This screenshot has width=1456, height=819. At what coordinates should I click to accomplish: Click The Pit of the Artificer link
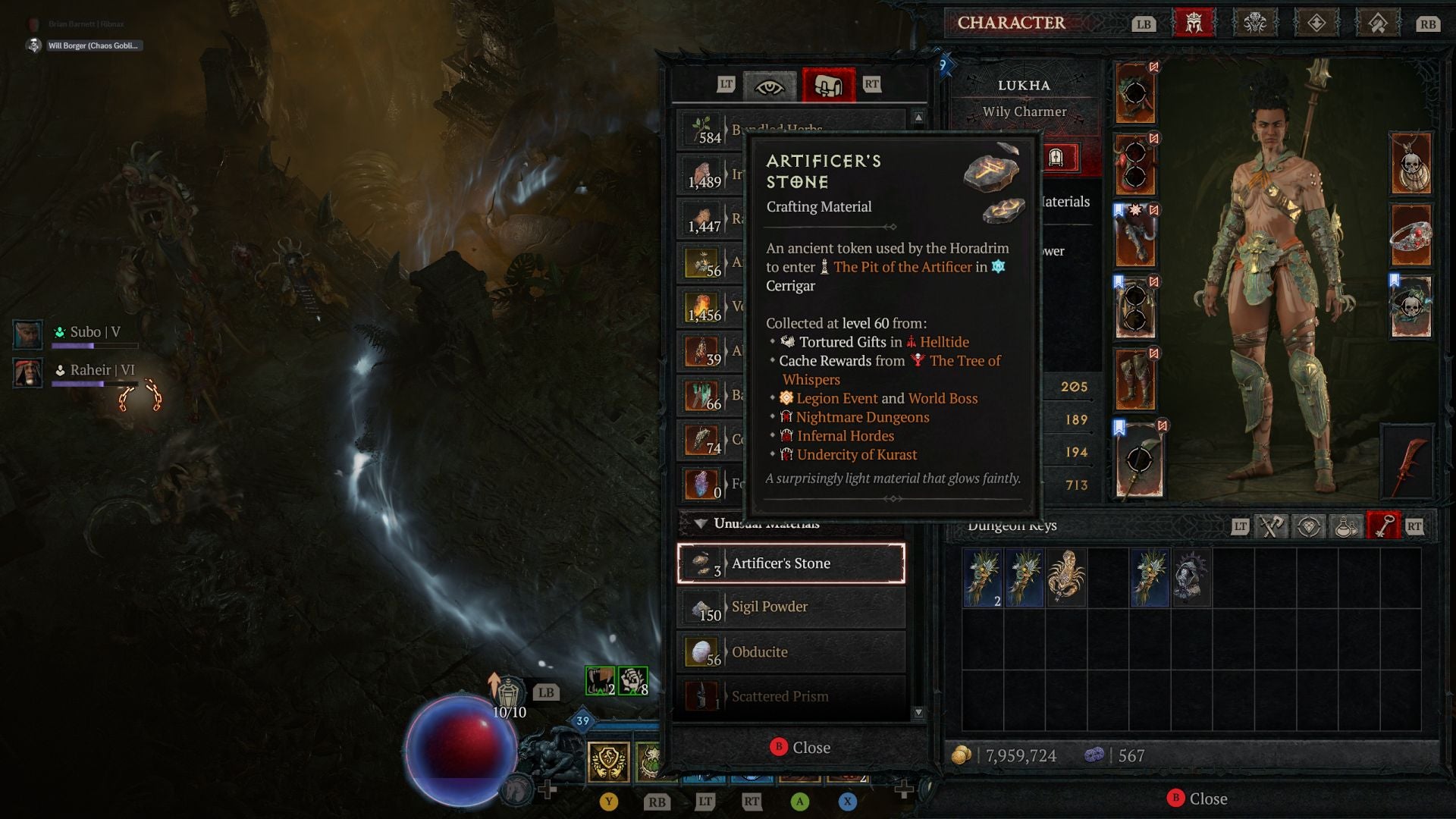click(902, 267)
